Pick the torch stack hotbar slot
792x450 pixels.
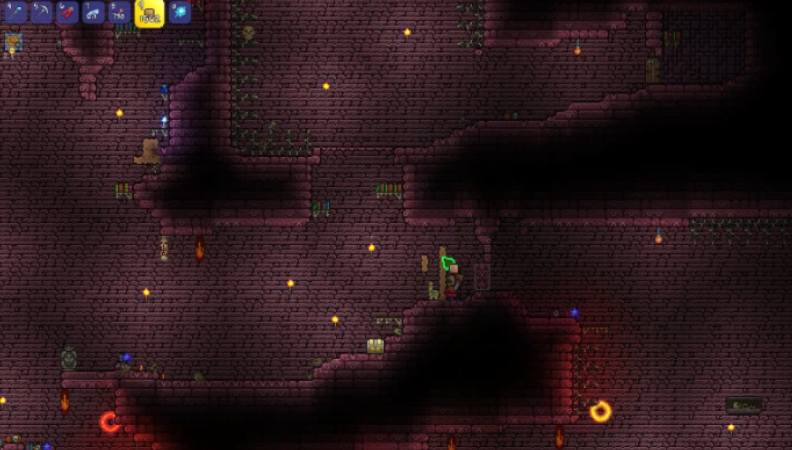click(119, 11)
